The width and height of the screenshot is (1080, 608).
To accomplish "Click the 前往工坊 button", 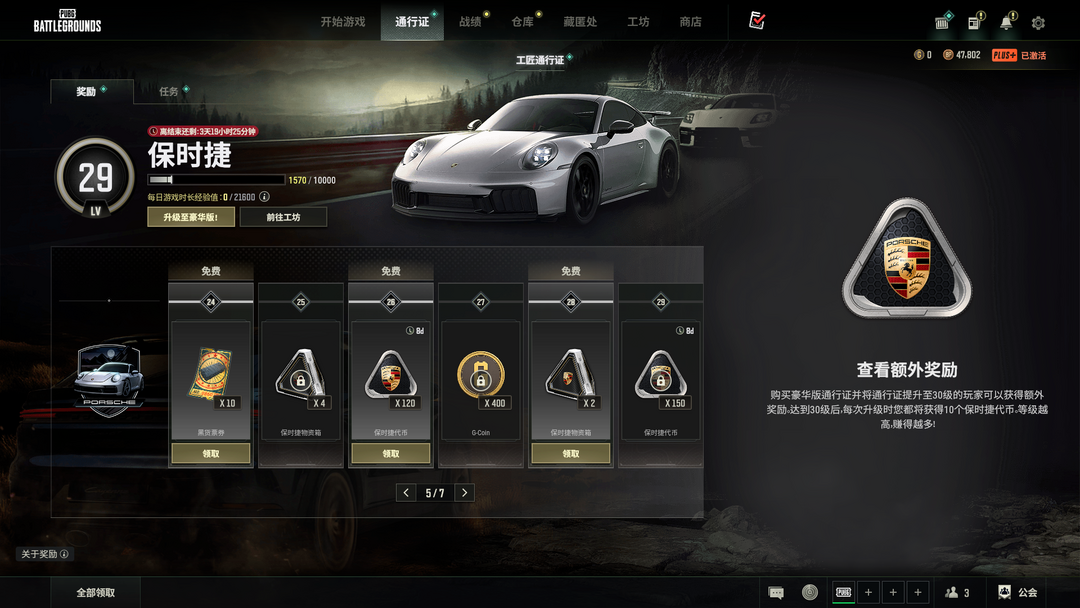I will pos(283,217).
